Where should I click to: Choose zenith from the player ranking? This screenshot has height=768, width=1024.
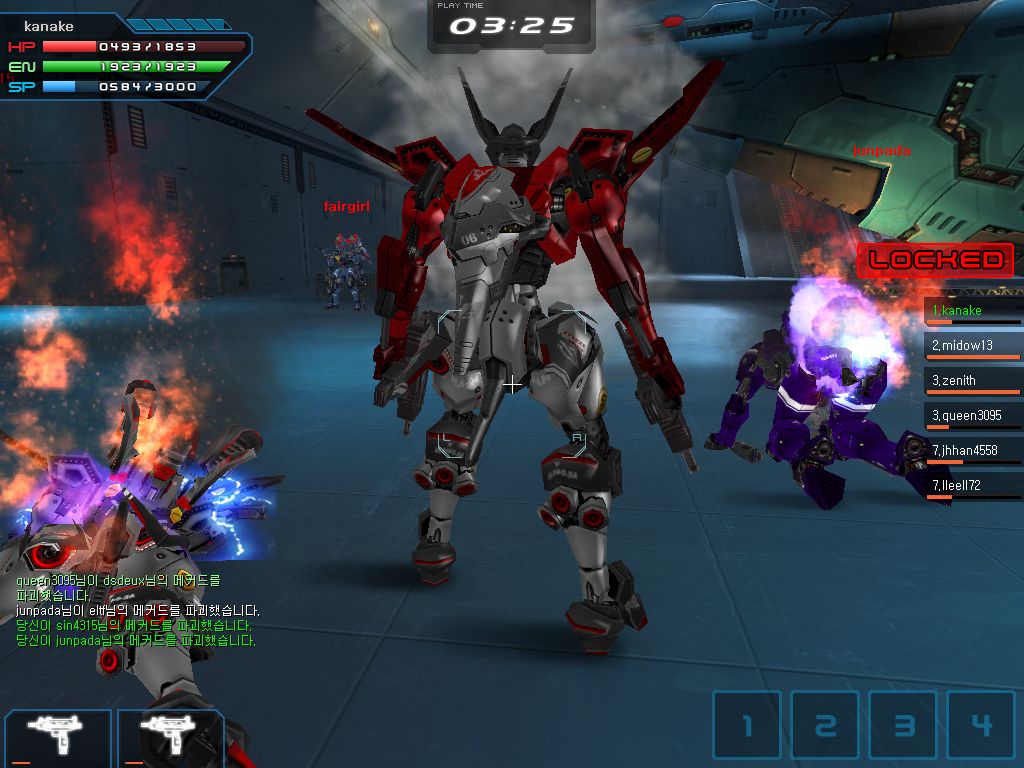tap(972, 381)
